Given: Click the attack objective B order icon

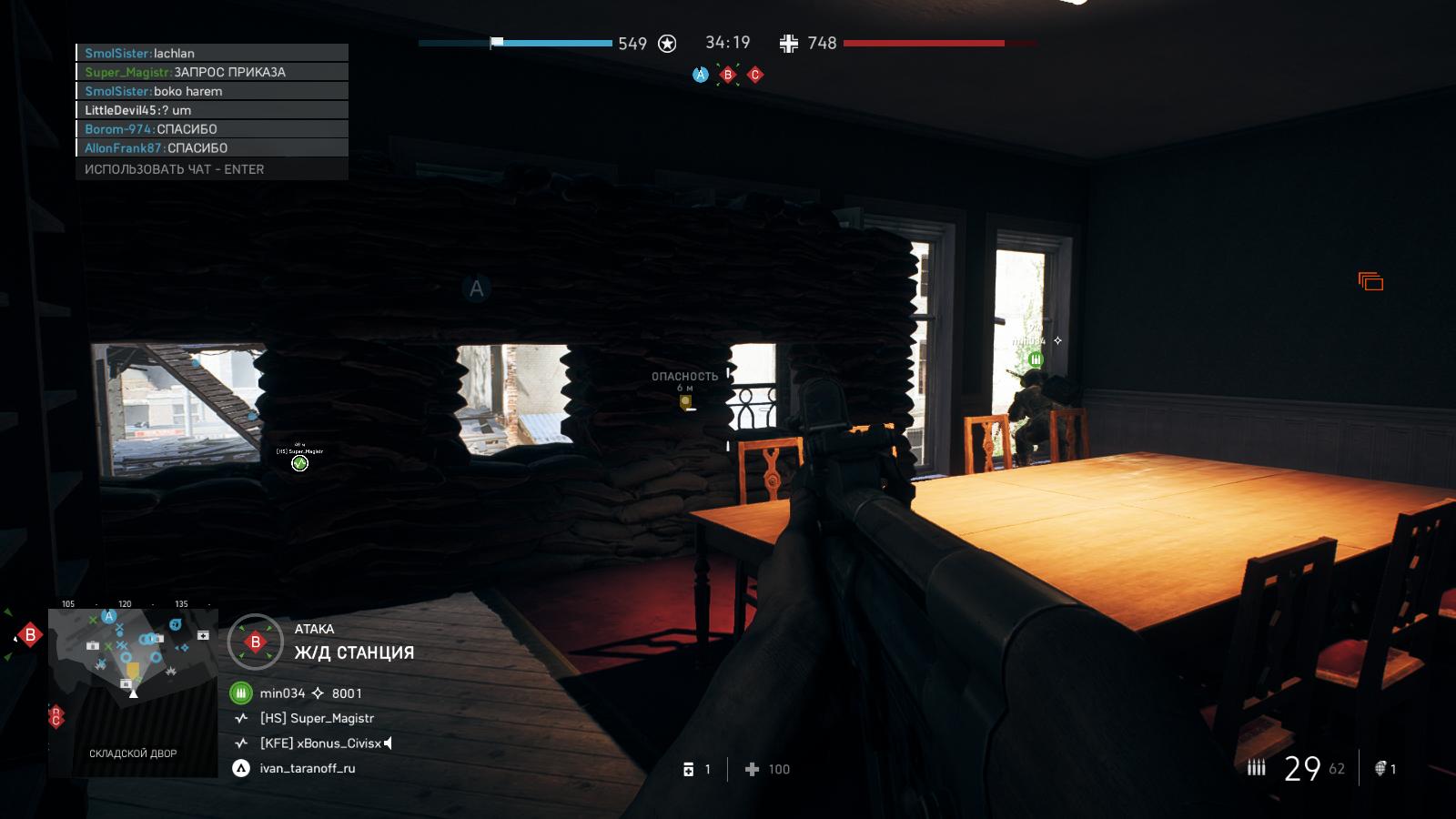Looking at the screenshot, I should click(x=255, y=642).
